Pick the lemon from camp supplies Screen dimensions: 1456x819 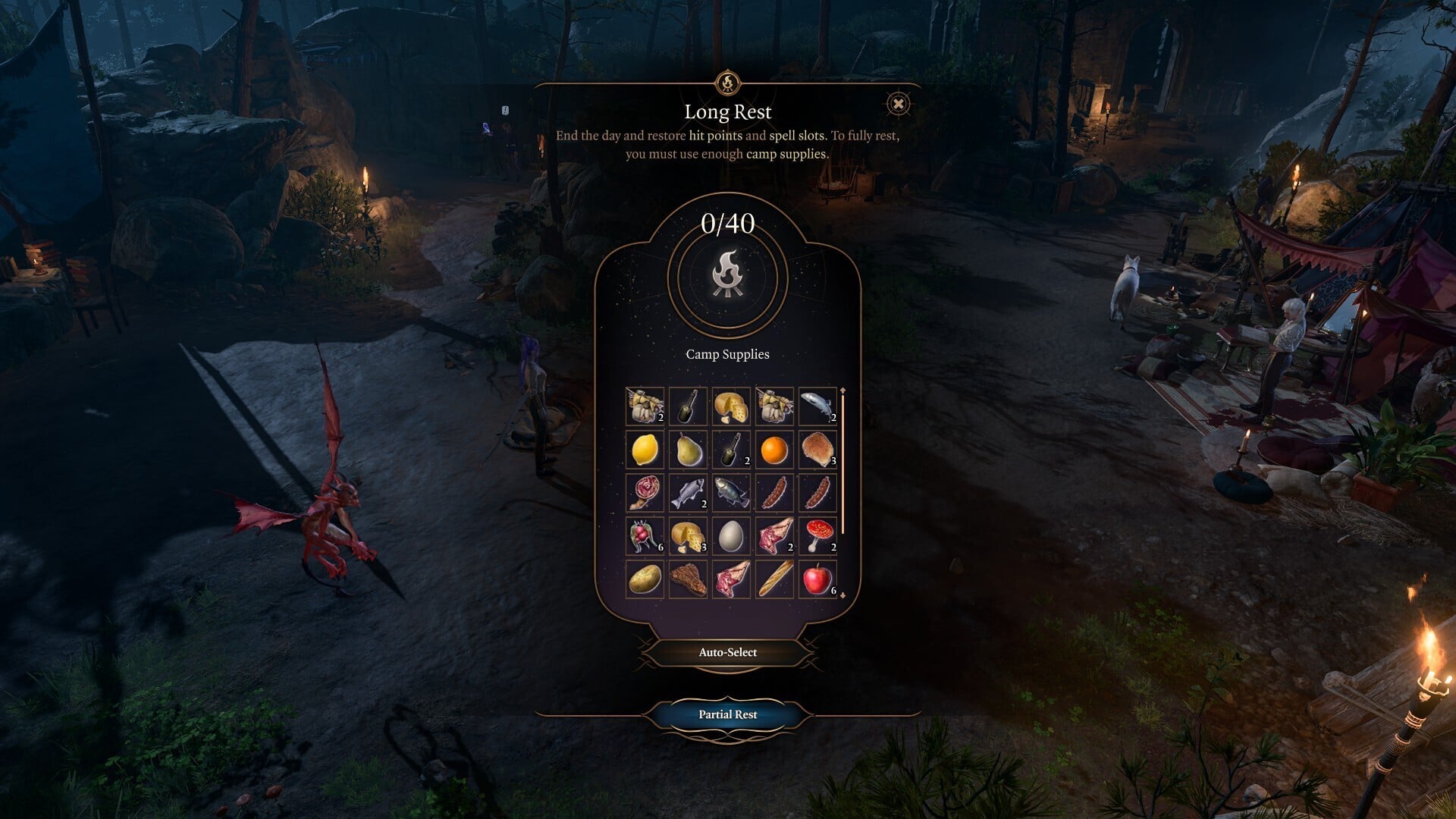(645, 449)
